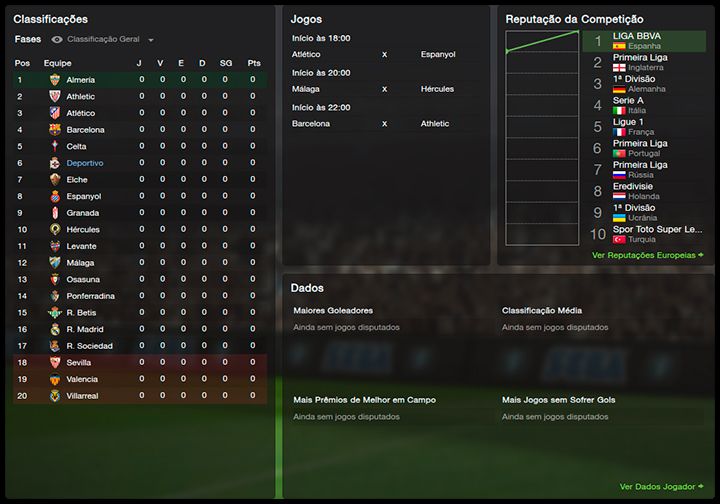Select Sevilla in the league table
This screenshot has width=720, height=504.
click(x=80, y=363)
